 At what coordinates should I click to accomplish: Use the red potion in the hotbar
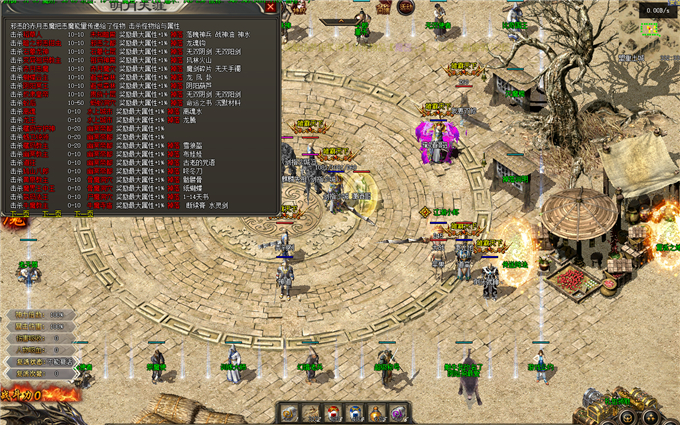[332, 412]
